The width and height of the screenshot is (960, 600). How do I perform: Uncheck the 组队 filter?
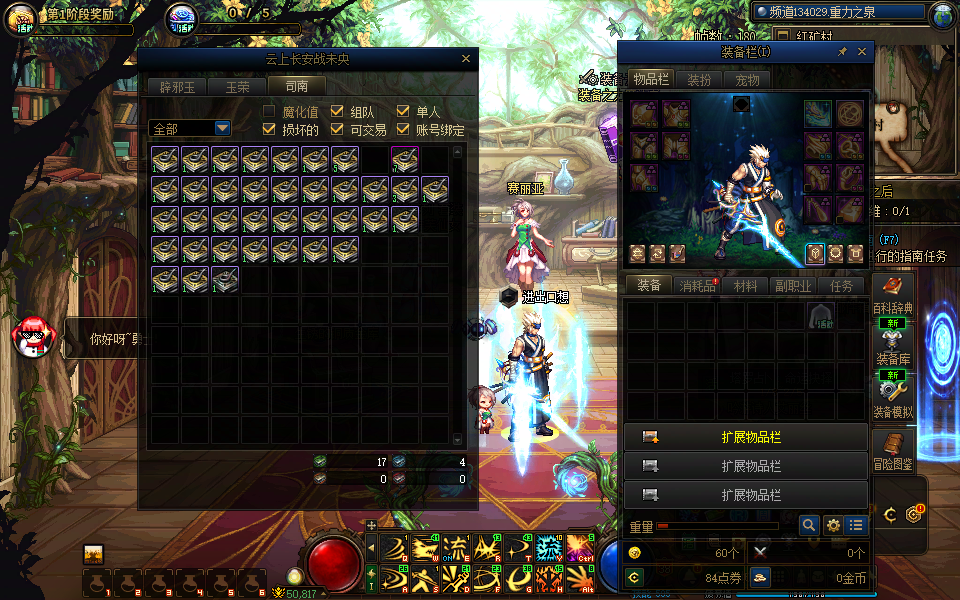337,111
